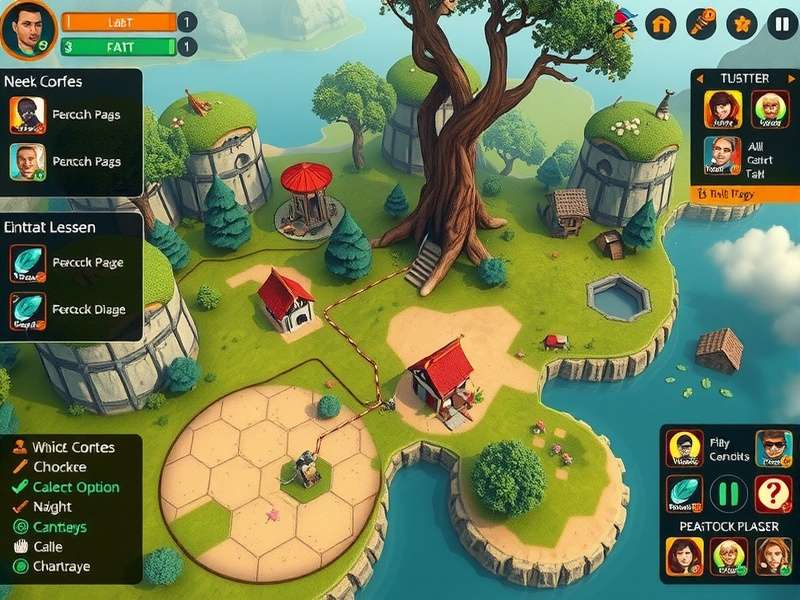Select the sunglasses character portrait
Viewport: 800px width, 600px height.
[x=772, y=449]
